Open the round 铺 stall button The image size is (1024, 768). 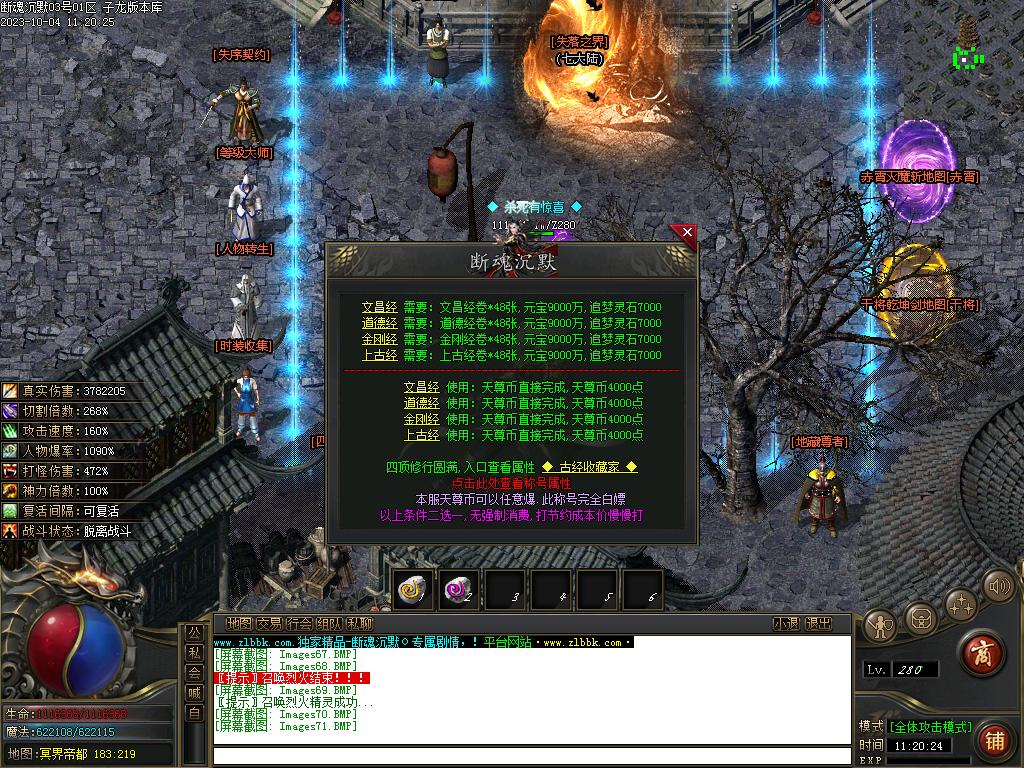click(x=993, y=740)
